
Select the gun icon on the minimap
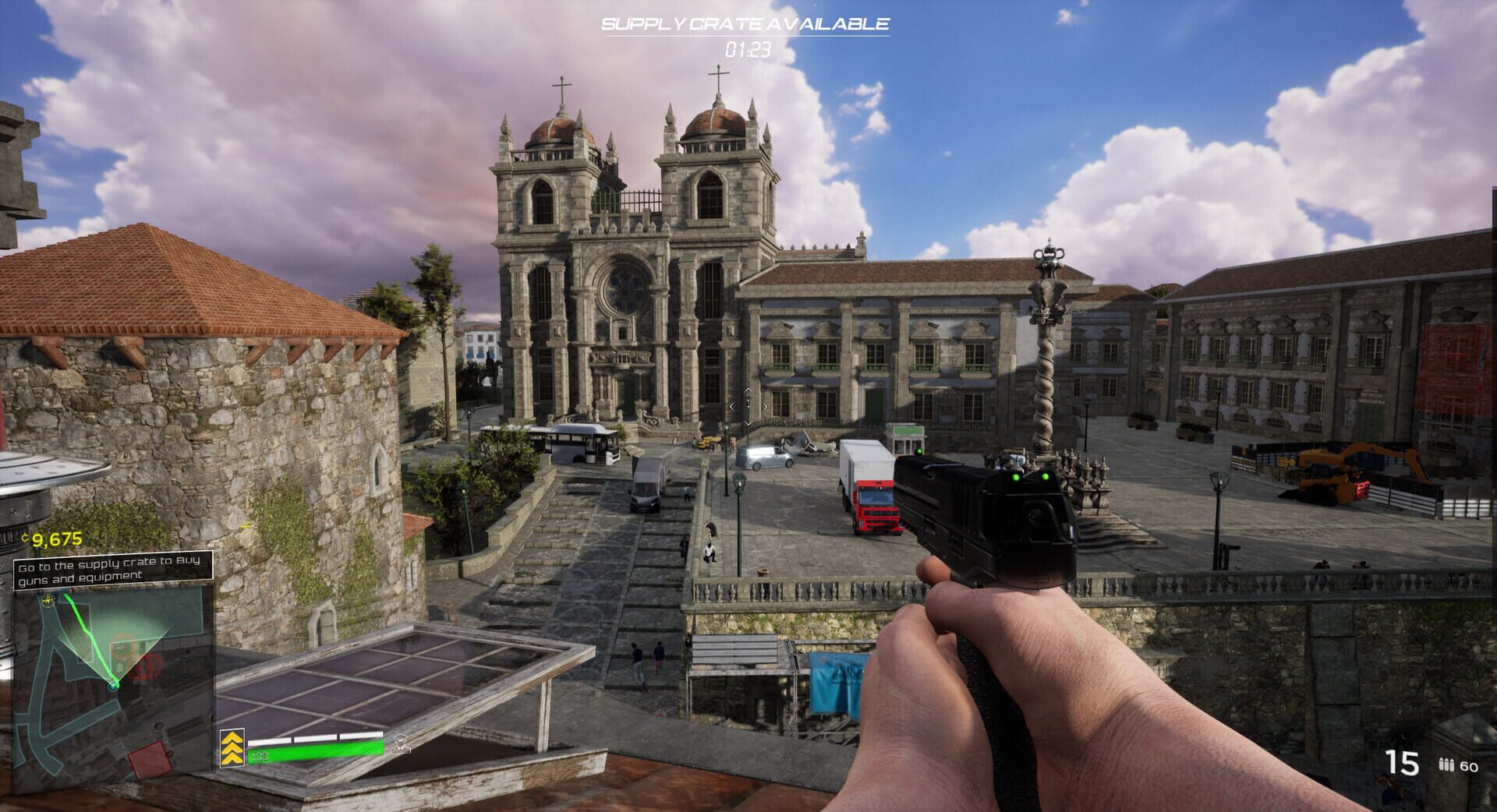[47, 601]
